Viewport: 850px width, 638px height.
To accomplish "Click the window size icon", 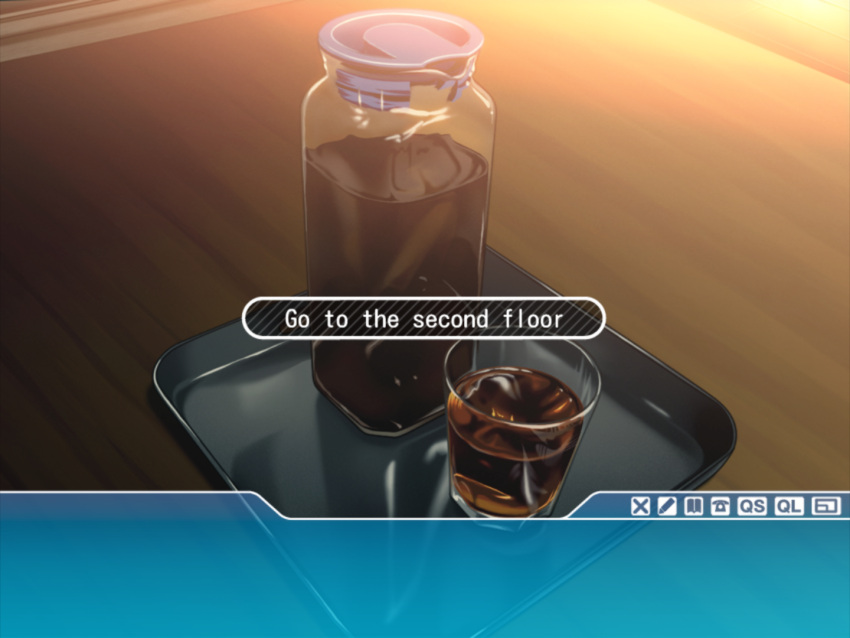I will (x=825, y=506).
